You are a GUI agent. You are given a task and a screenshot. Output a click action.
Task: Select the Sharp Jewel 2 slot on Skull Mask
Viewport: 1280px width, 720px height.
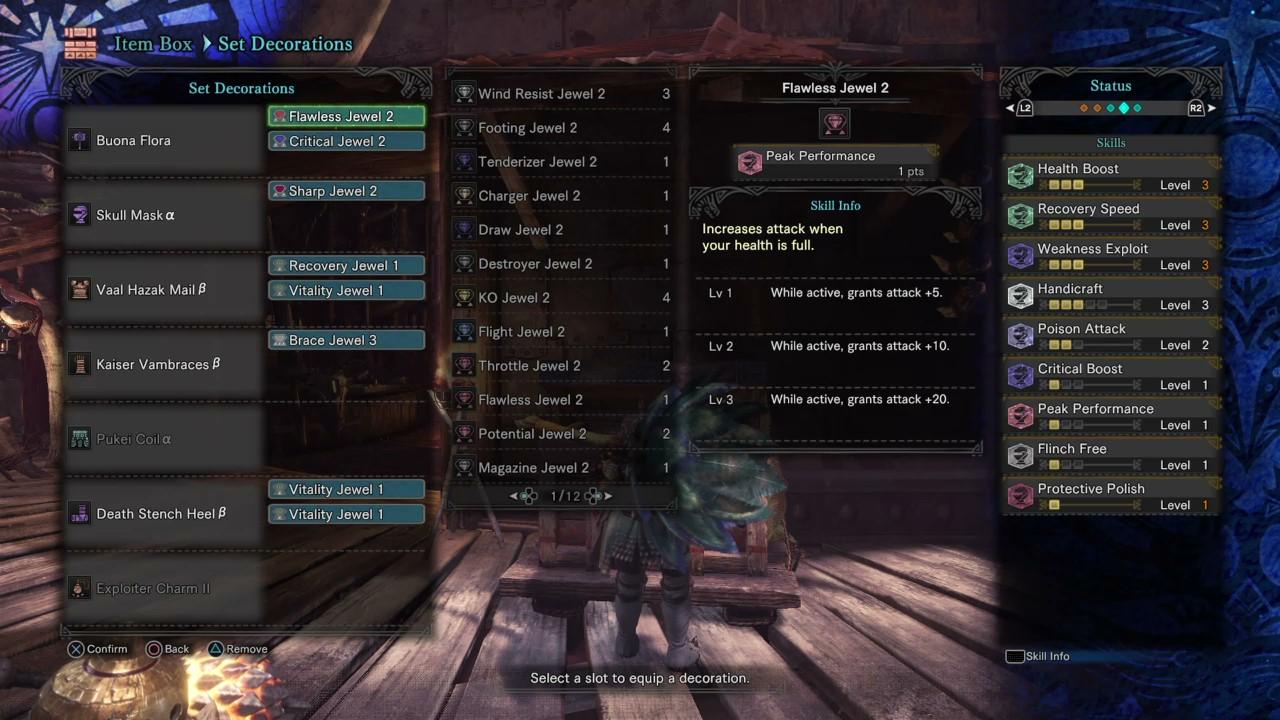click(345, 191)
